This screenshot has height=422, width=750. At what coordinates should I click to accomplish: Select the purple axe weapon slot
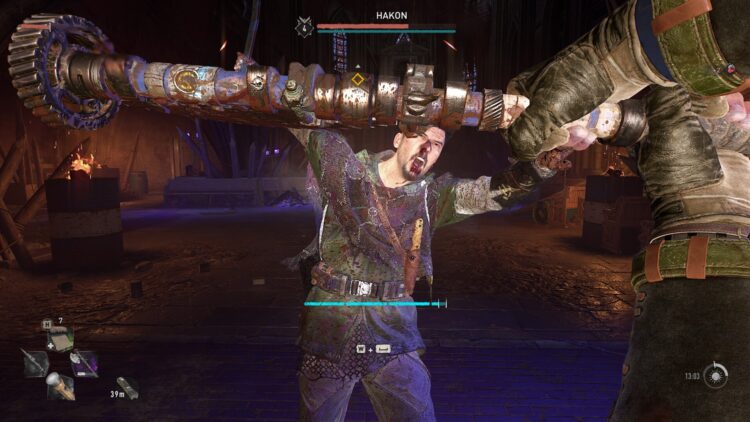pos(84,363)
